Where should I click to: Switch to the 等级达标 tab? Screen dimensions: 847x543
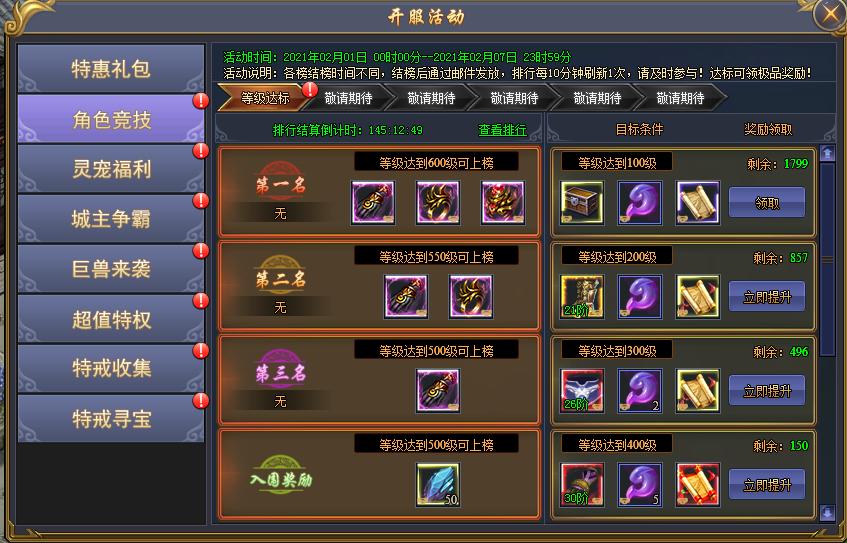[265, 98]
